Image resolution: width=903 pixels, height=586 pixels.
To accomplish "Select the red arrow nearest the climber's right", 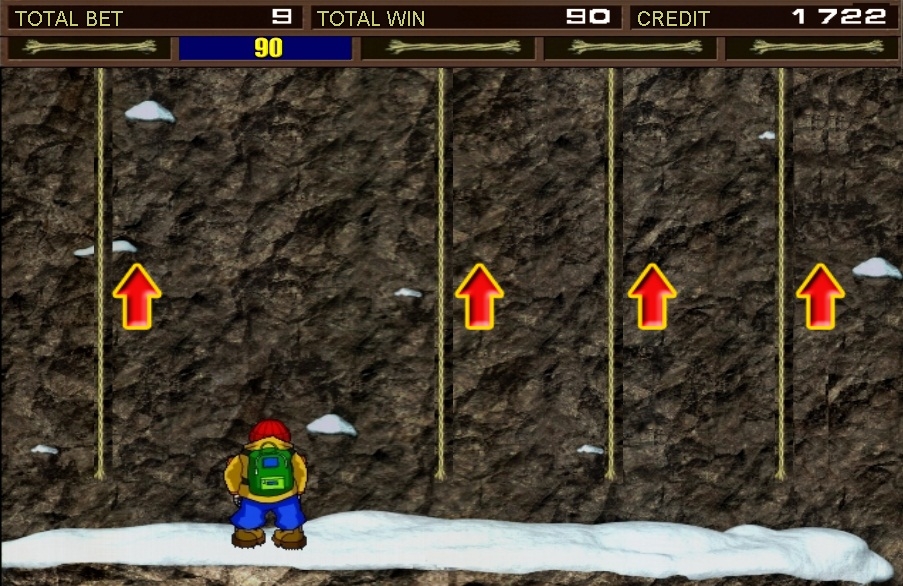I will (479, 296).
